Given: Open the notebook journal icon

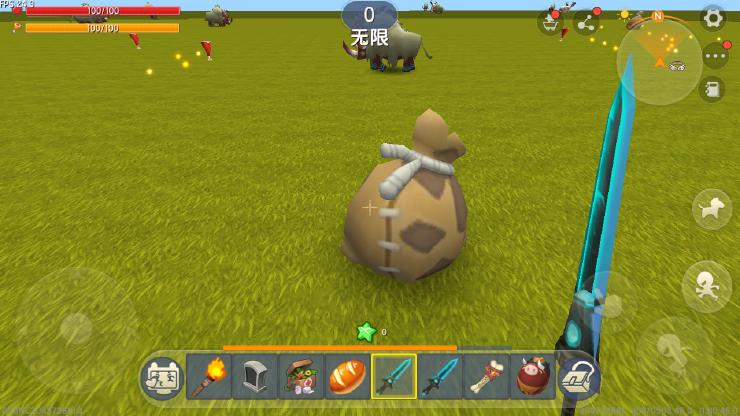Looking at the screenshot, I should point(712,90).
